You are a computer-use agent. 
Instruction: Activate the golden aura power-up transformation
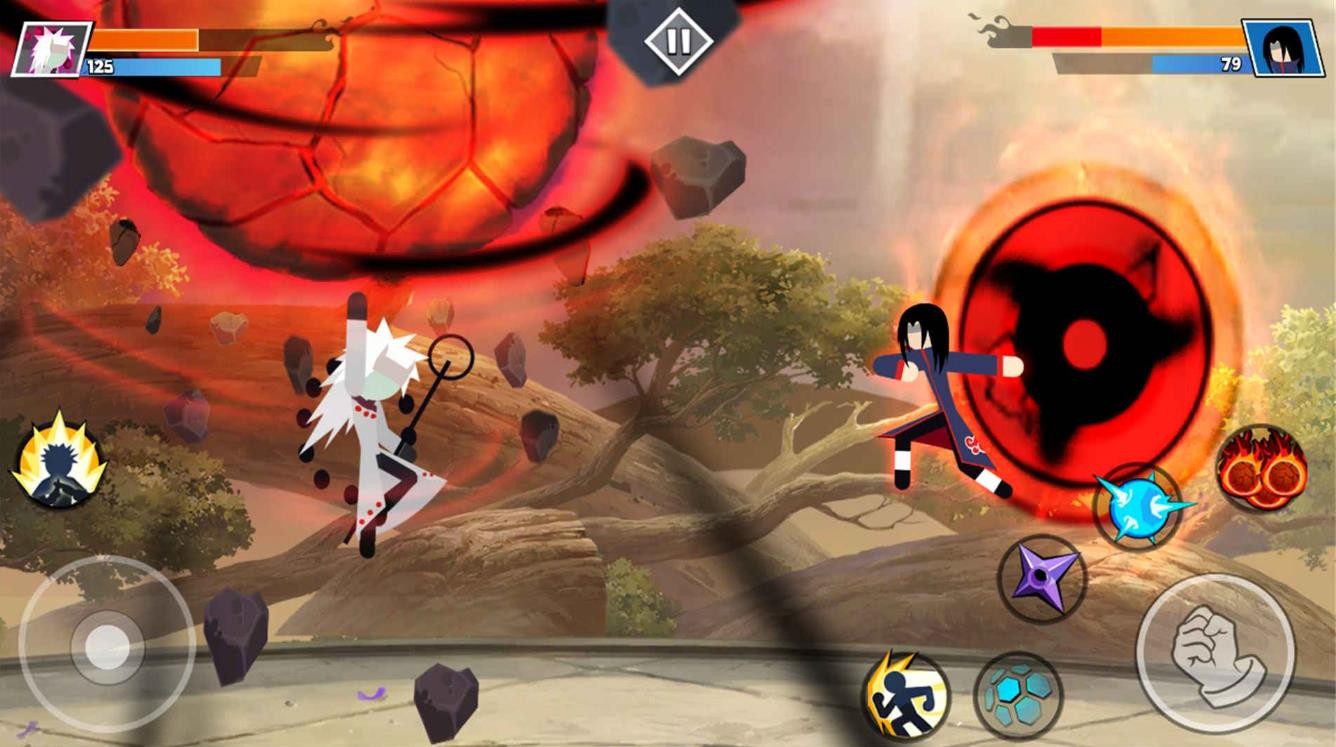59,462
